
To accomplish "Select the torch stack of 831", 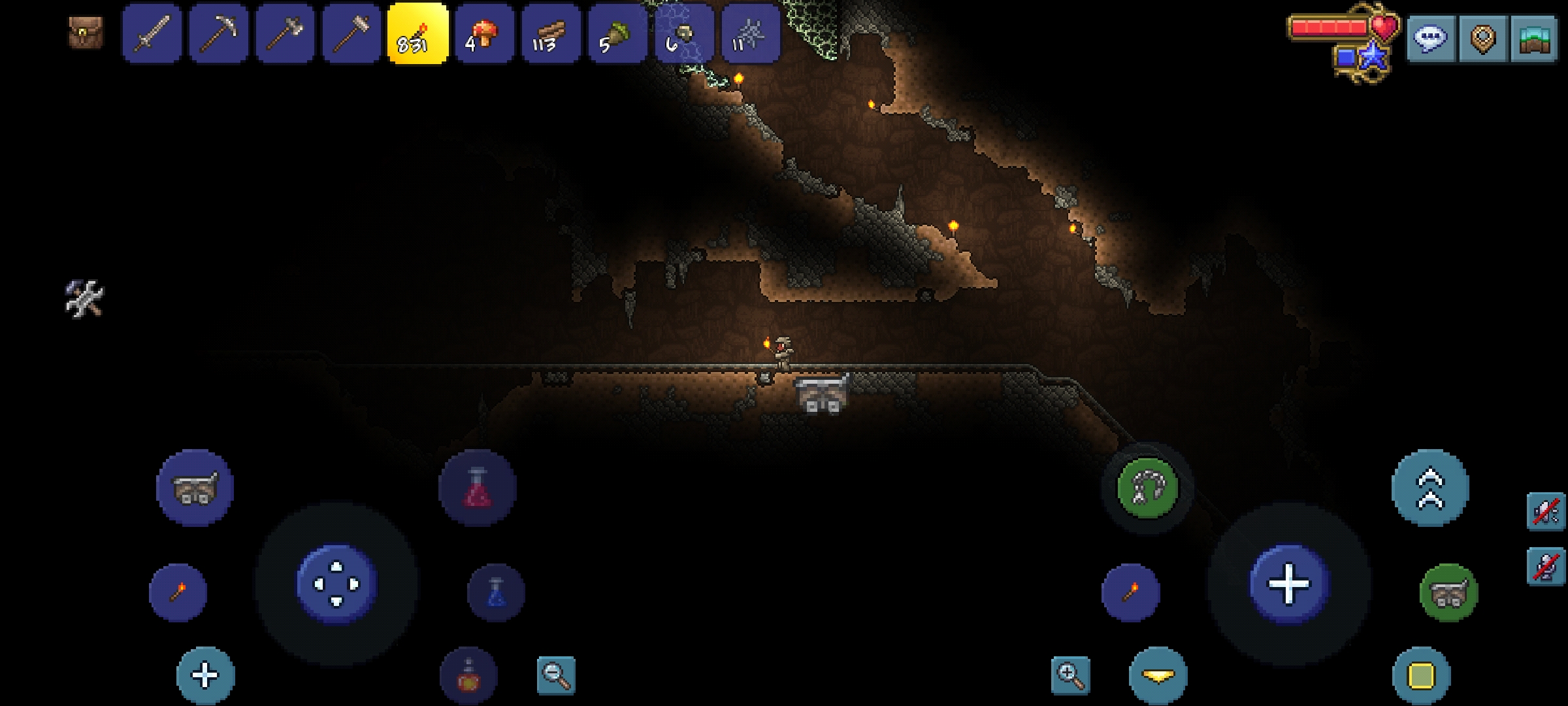I will [x=418, y=34].
